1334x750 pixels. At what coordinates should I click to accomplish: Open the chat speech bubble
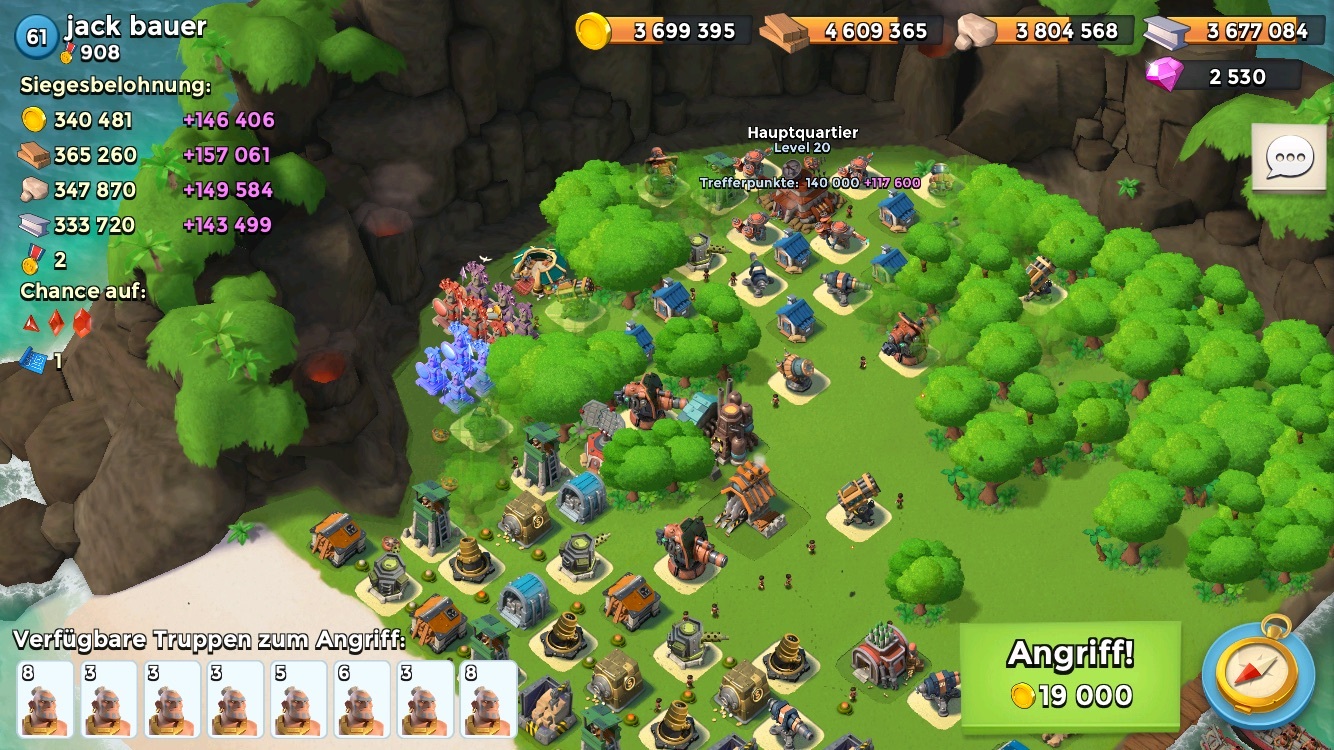[1290, 158]
